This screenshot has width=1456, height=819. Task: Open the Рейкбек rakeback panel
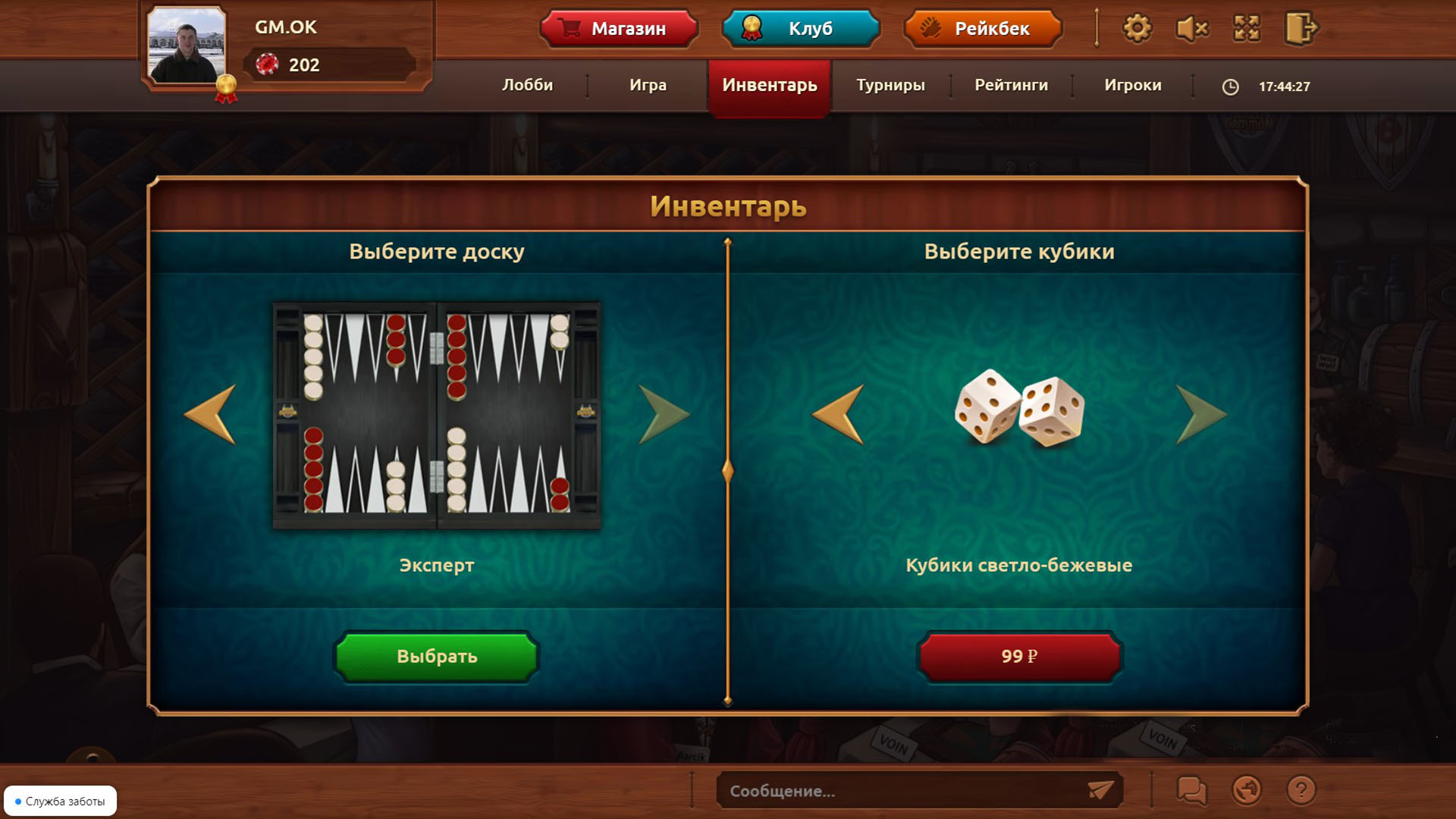(x=982, y=29)
